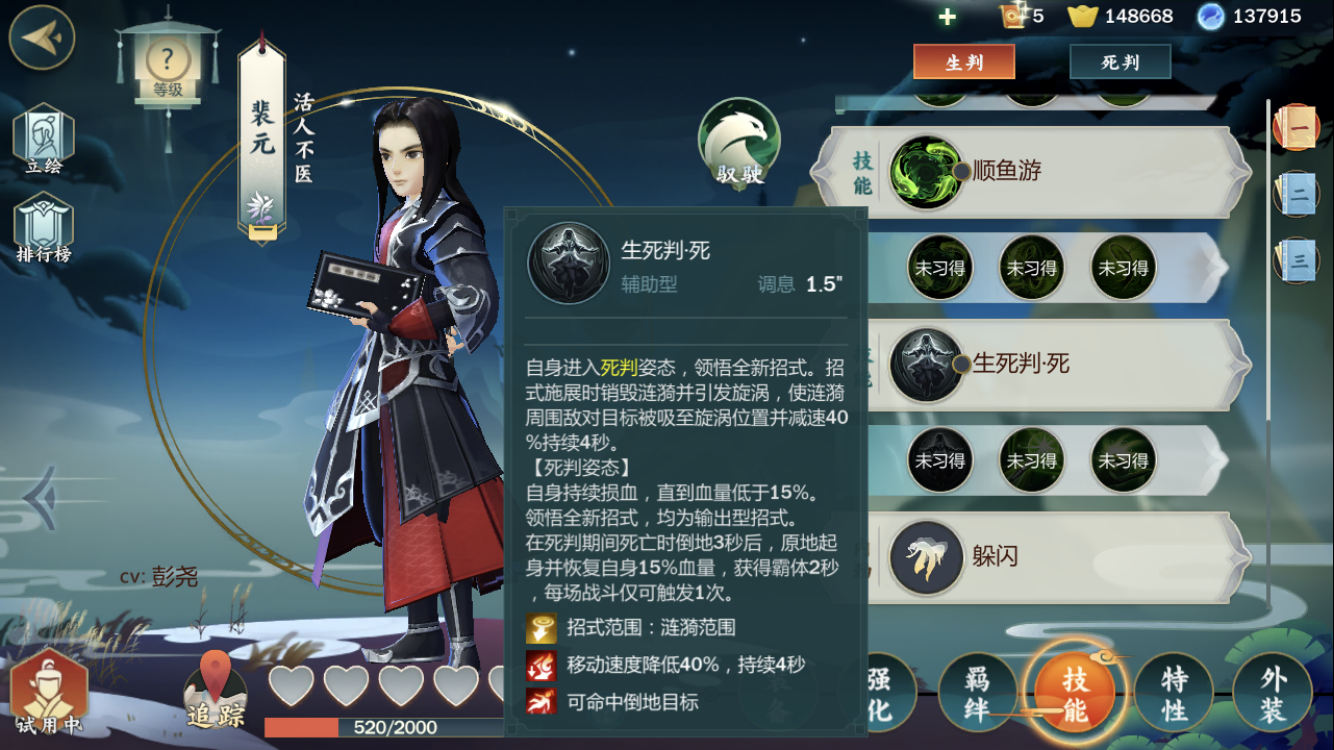Open the 外装 outfit tab

[x=1272, y=695]
